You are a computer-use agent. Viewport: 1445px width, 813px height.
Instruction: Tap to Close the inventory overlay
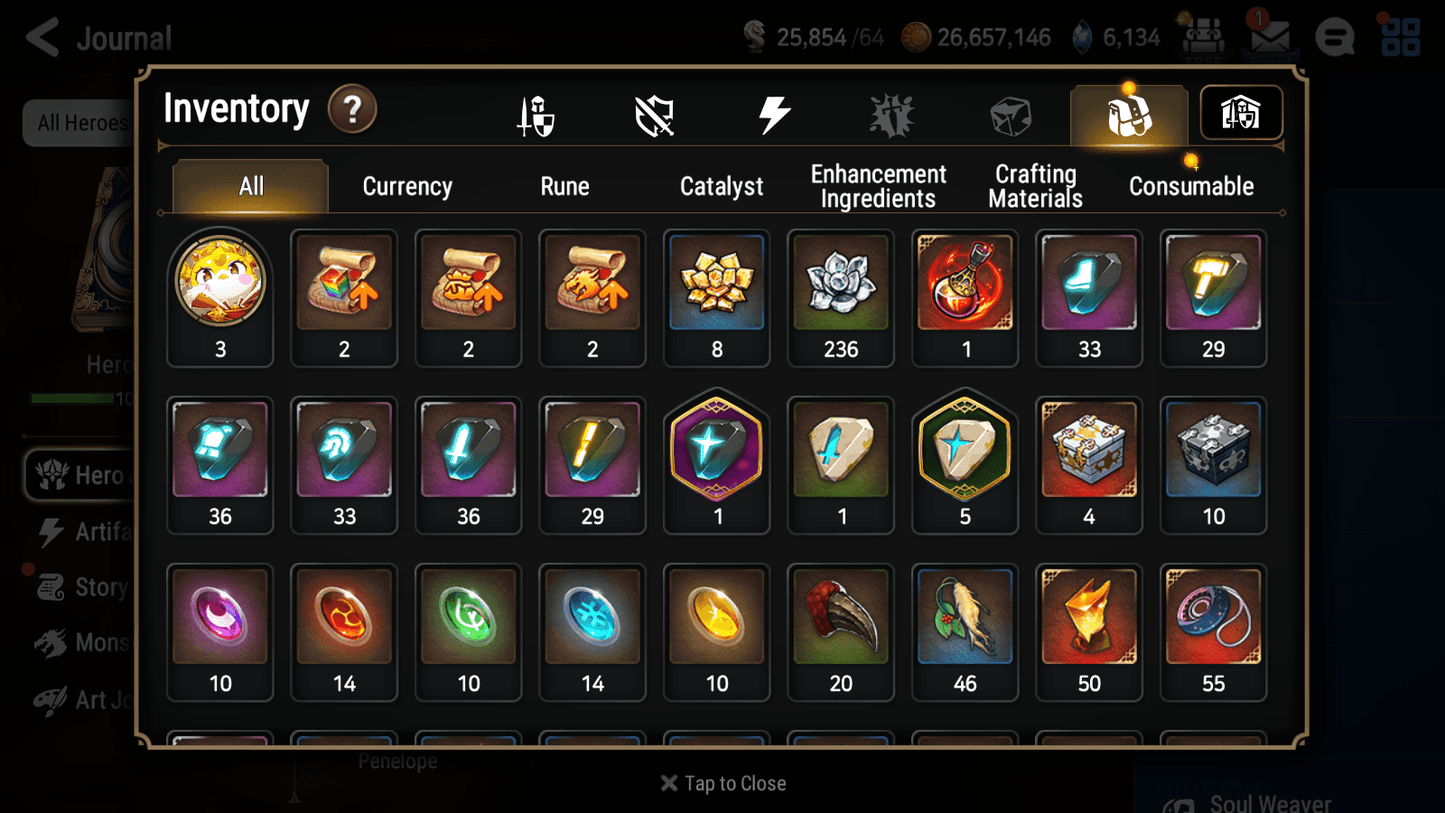722,783
